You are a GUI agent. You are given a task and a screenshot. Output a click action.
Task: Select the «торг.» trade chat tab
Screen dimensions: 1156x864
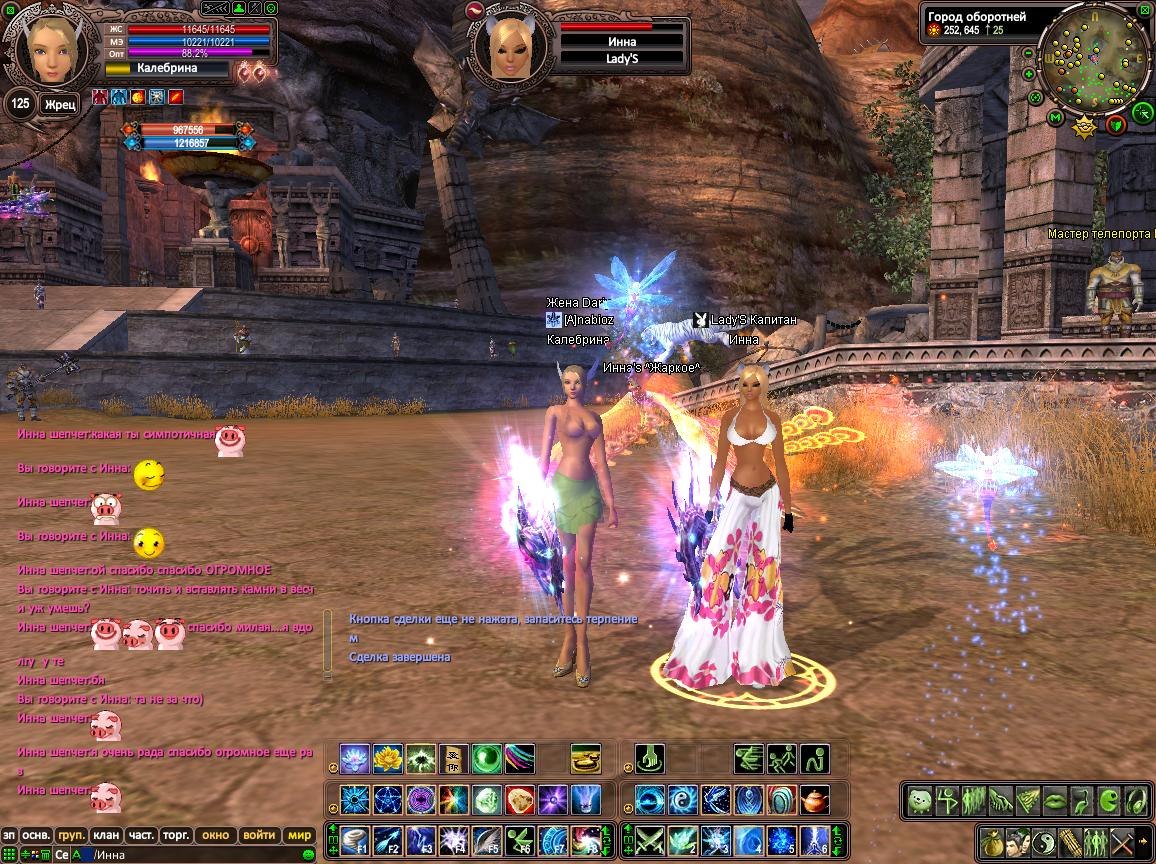tap(176, 835)
